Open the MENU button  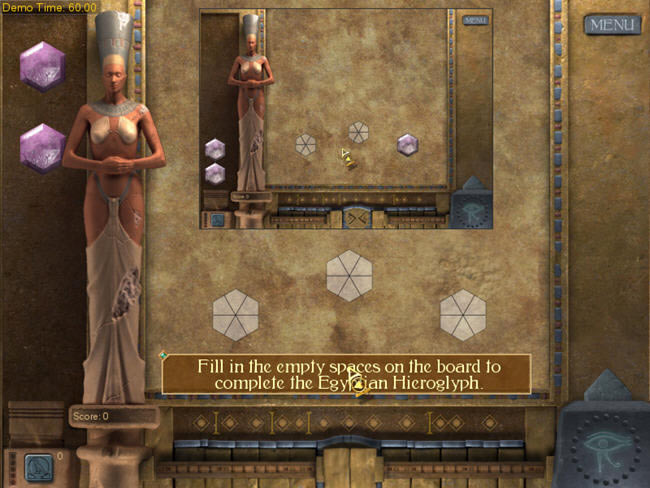pyautogui.click(x=612, y=24)
